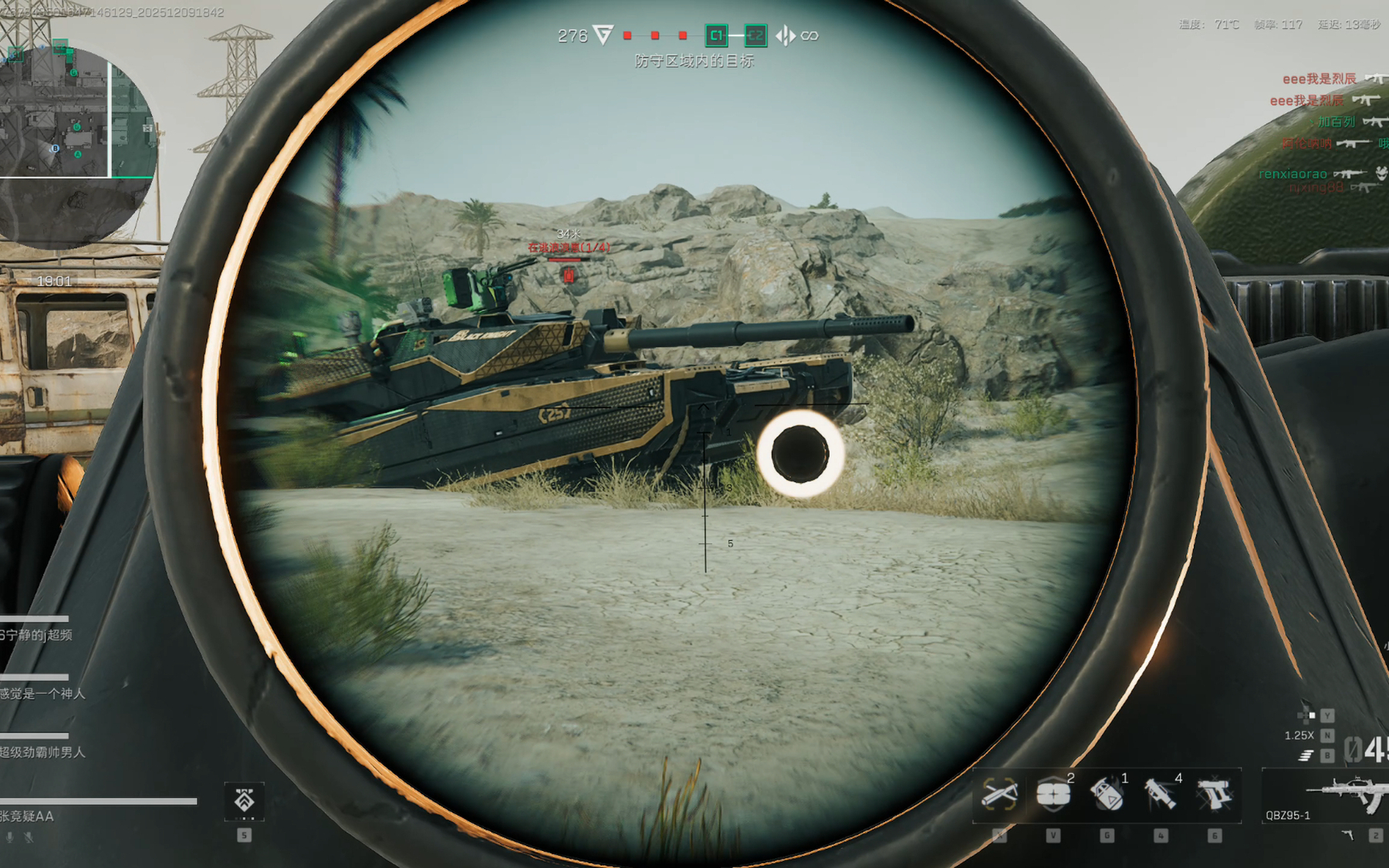The image size is (1389, 868).
Task: Use the armor plate item slot
Action: pos(1053,795)
